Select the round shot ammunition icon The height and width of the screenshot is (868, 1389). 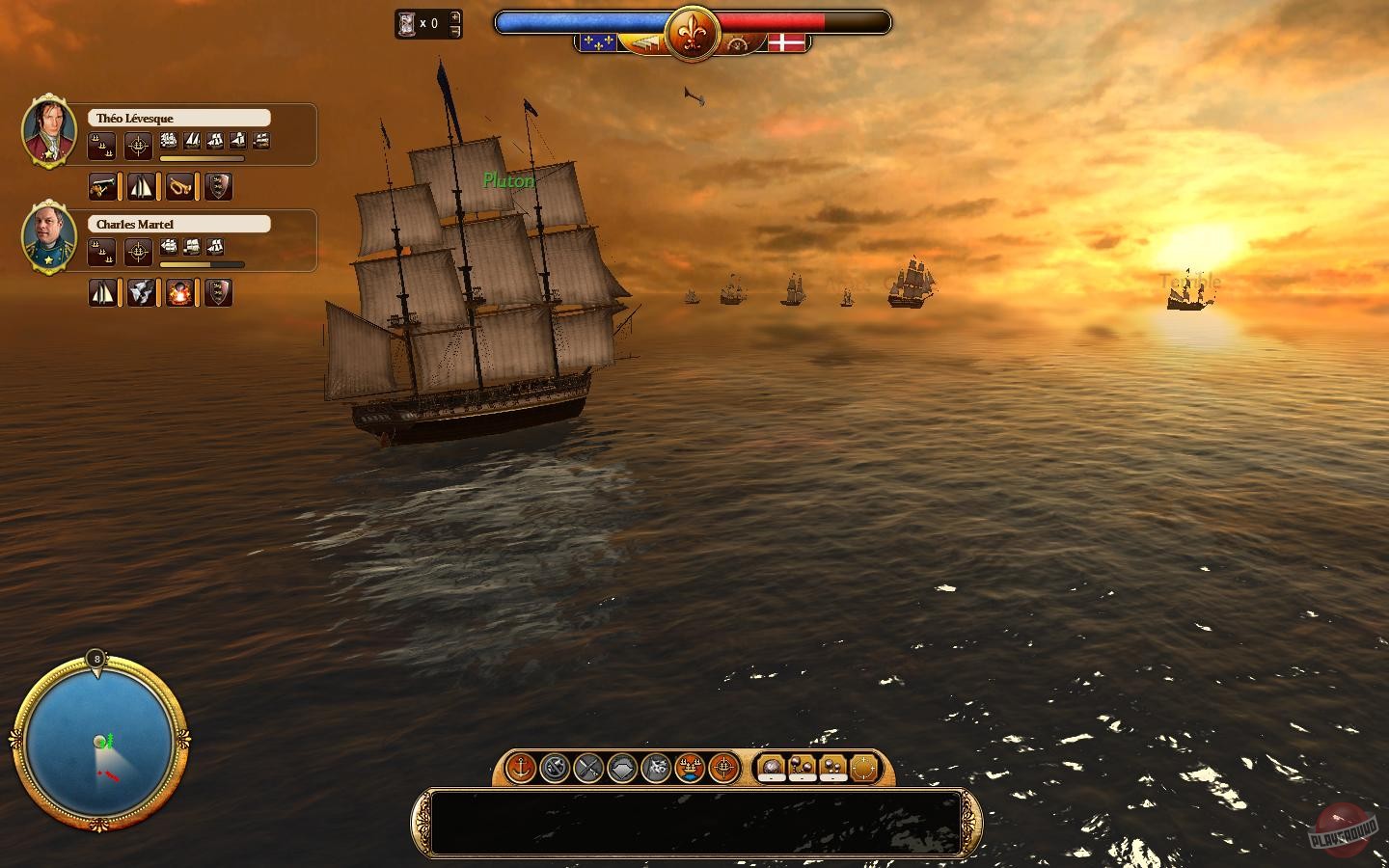tap(771, 766)
